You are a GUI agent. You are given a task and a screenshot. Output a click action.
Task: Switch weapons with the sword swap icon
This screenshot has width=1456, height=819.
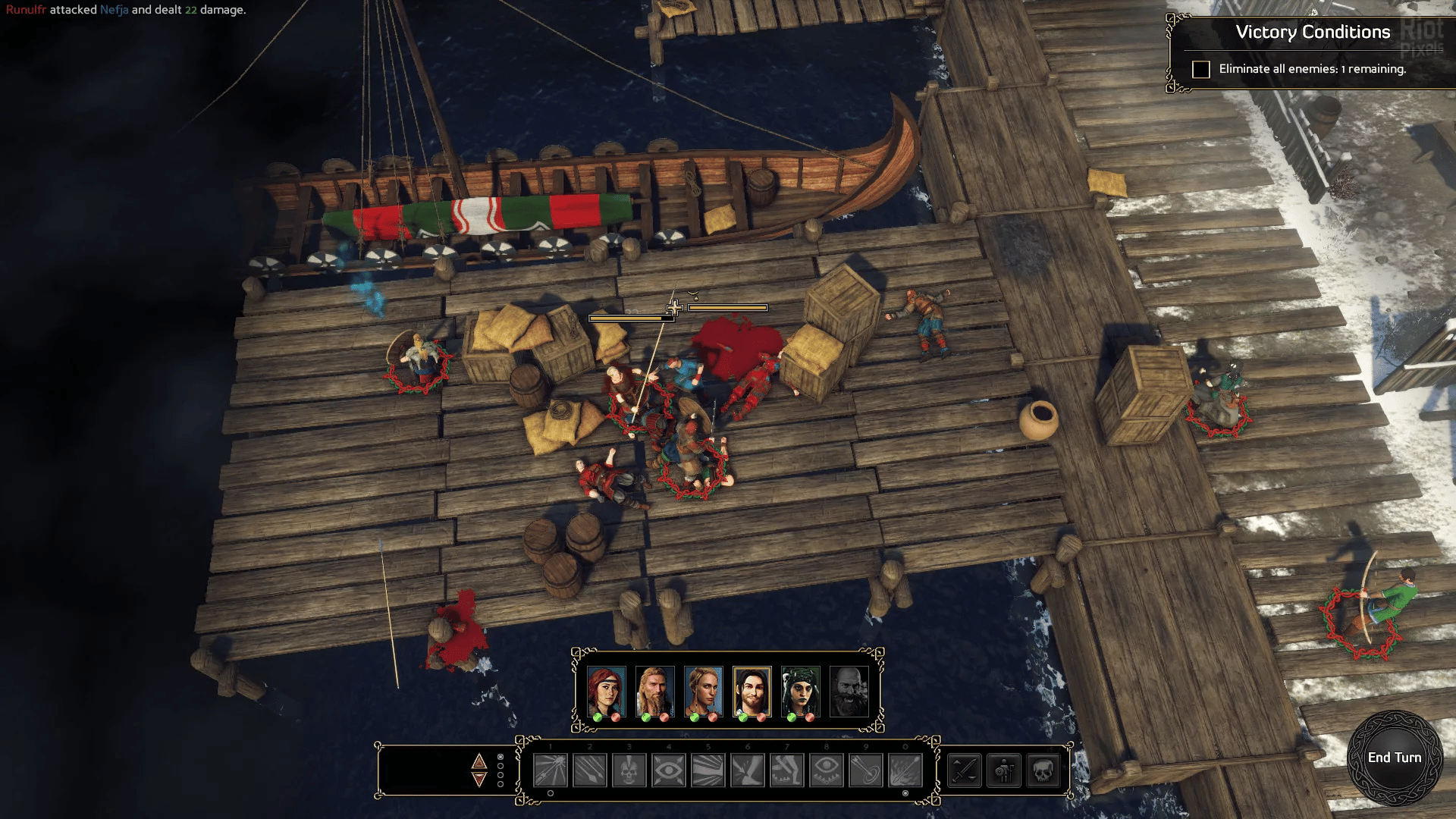pyautogui.click(x=965, y=771)
